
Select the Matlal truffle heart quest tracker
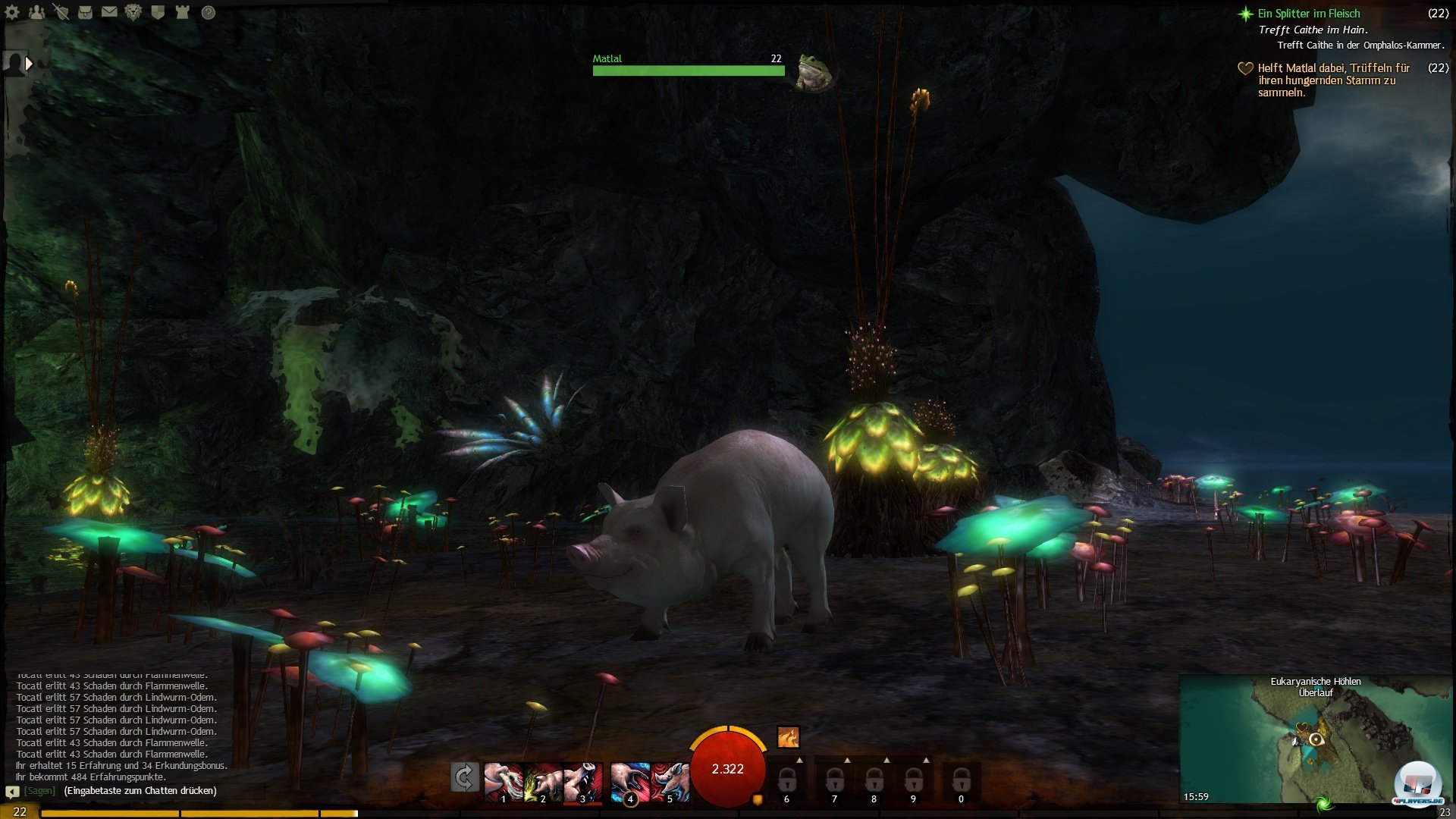click(x=1332, y=80)
